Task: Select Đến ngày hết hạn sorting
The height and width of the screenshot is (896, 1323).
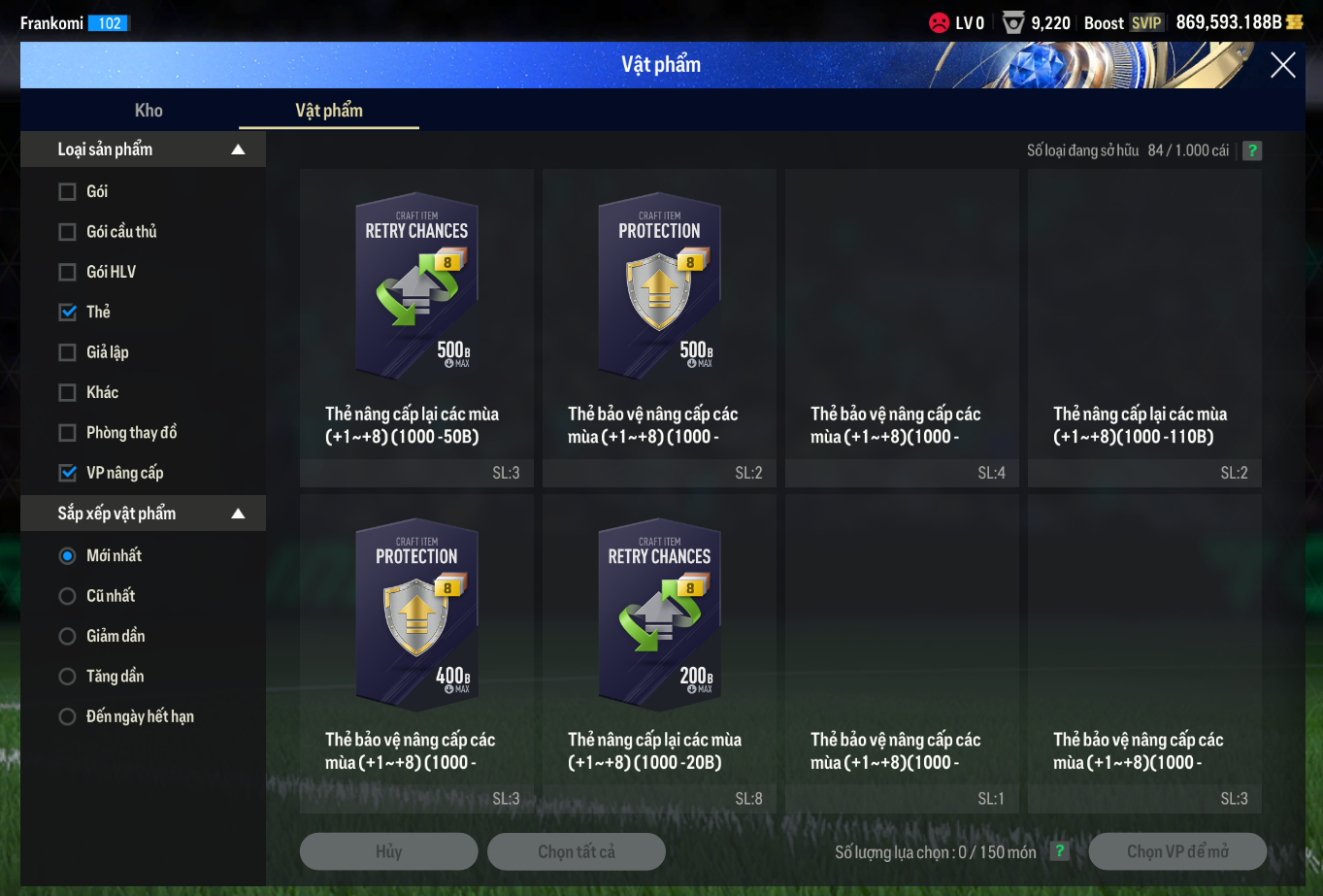Action: (68, 717)
